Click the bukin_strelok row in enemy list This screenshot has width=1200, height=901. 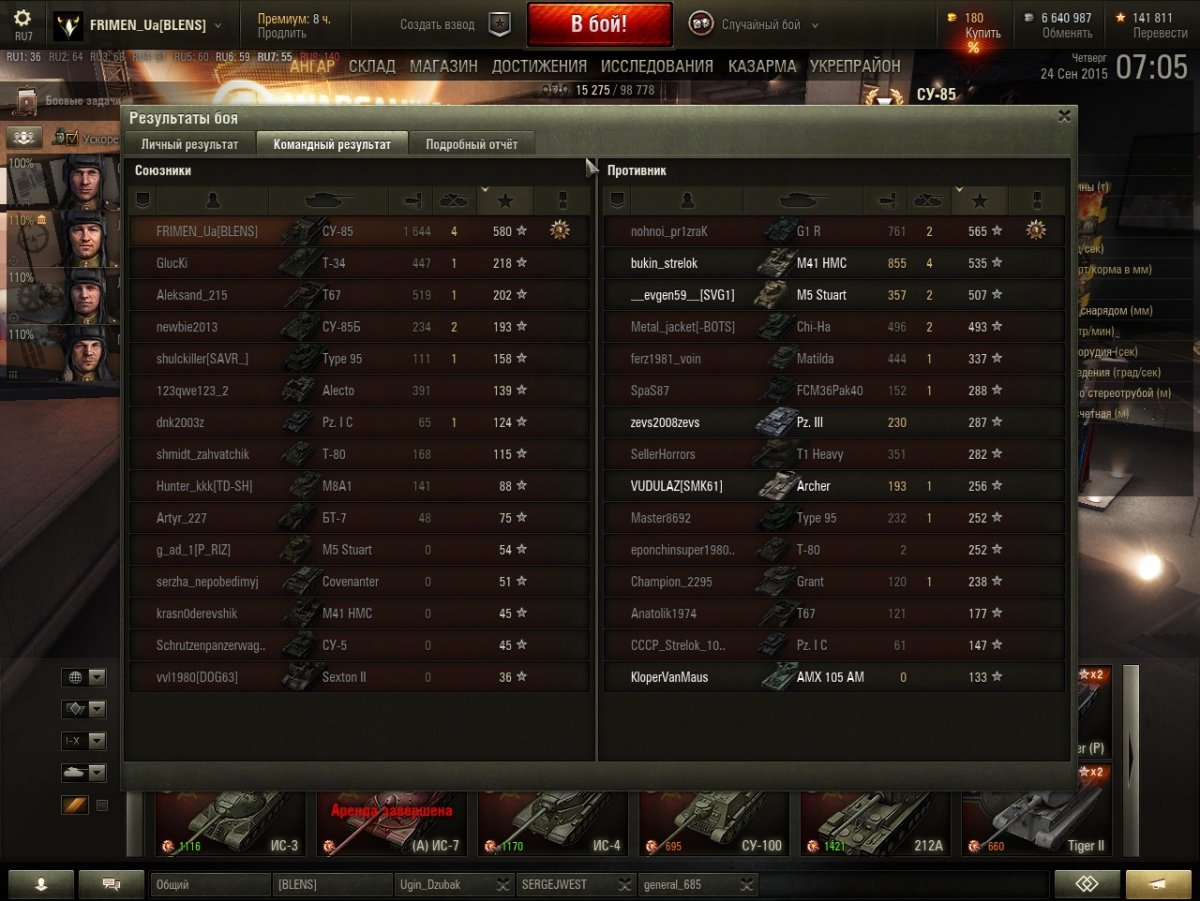833,263
